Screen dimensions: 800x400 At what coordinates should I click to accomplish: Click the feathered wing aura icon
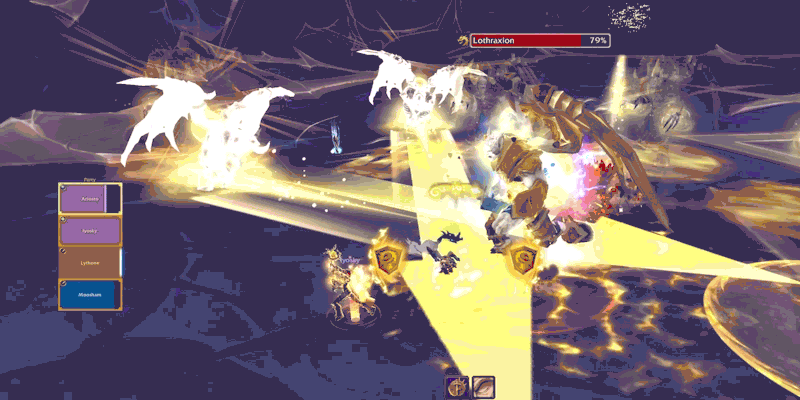484,387
